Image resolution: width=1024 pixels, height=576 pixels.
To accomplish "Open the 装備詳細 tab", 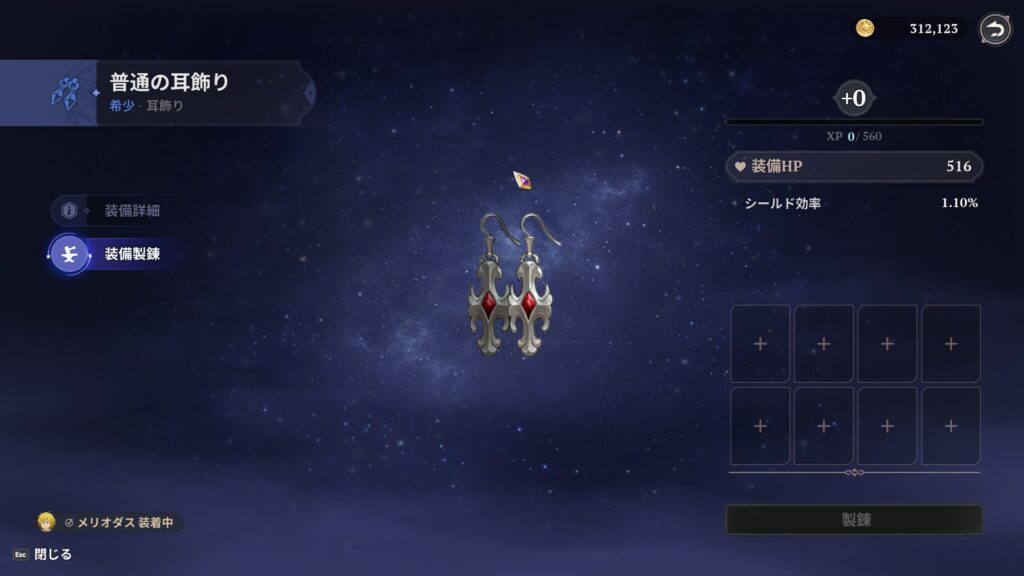I will pos(118,211).
